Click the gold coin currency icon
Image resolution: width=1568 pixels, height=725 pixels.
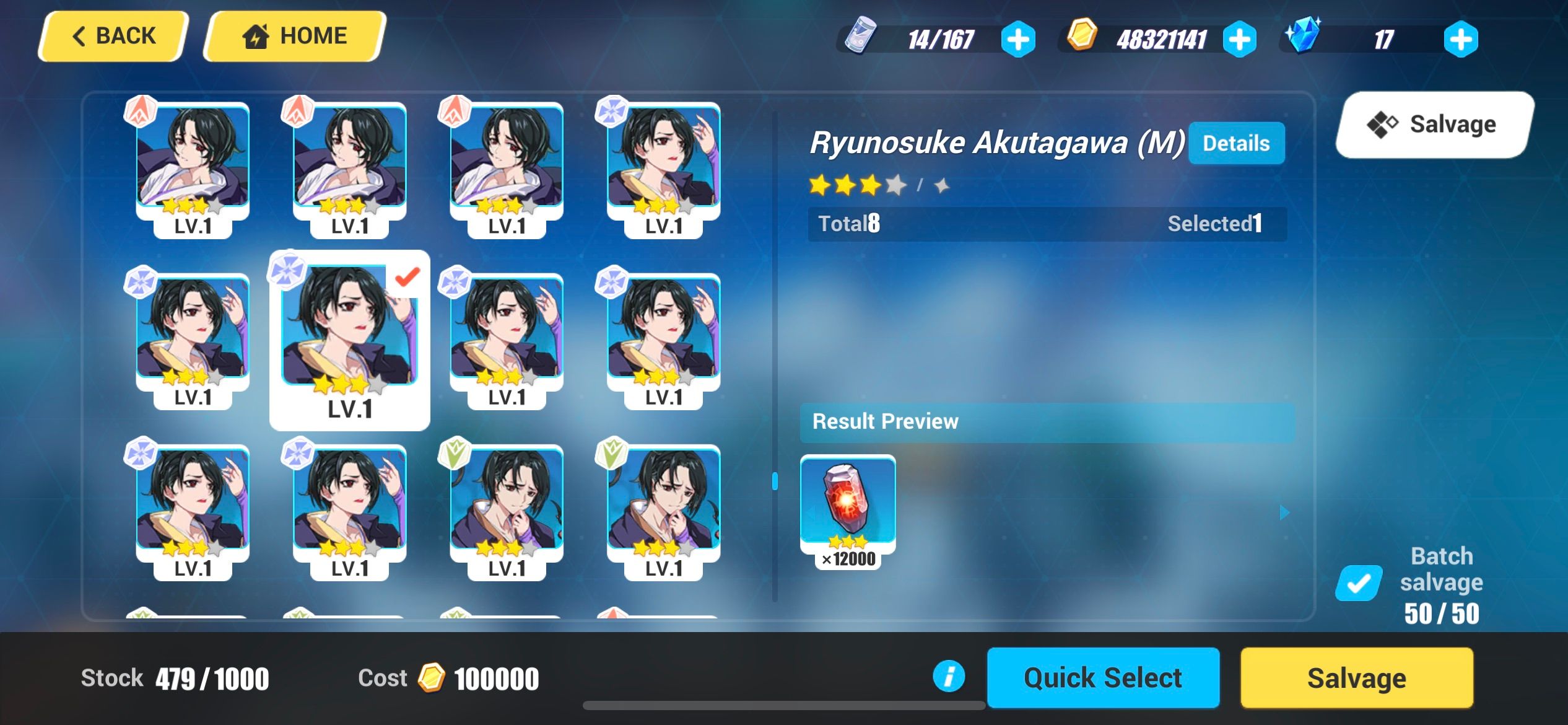[1083, 38]
